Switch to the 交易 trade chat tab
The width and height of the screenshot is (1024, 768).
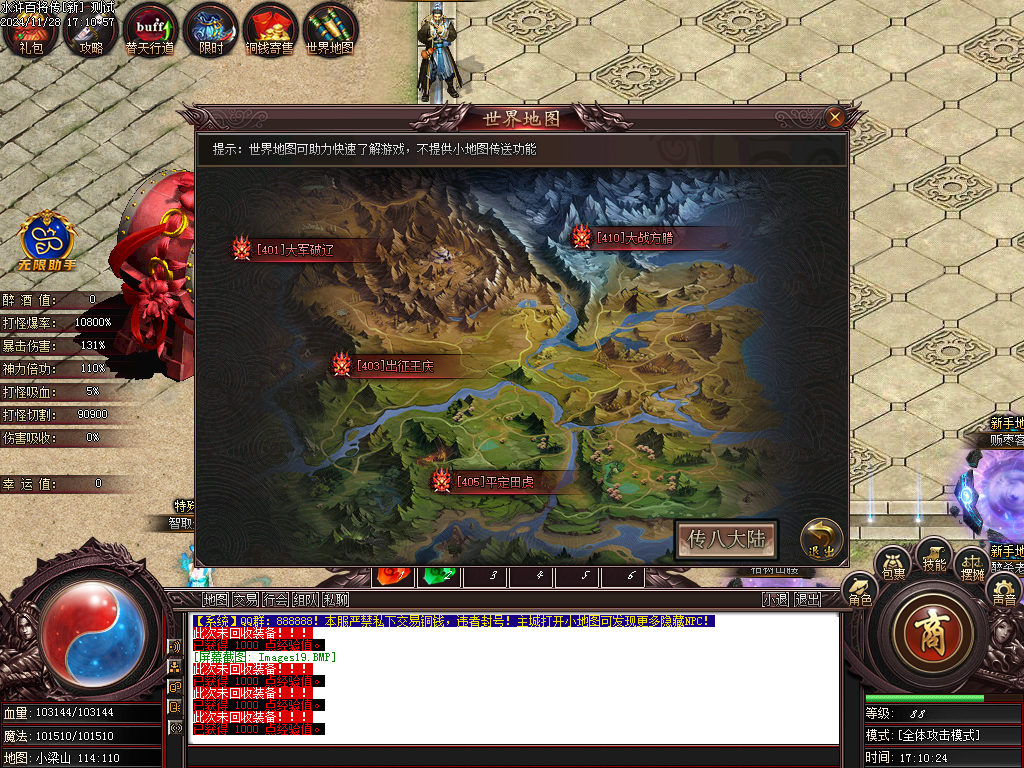click(x=245, y=600)
